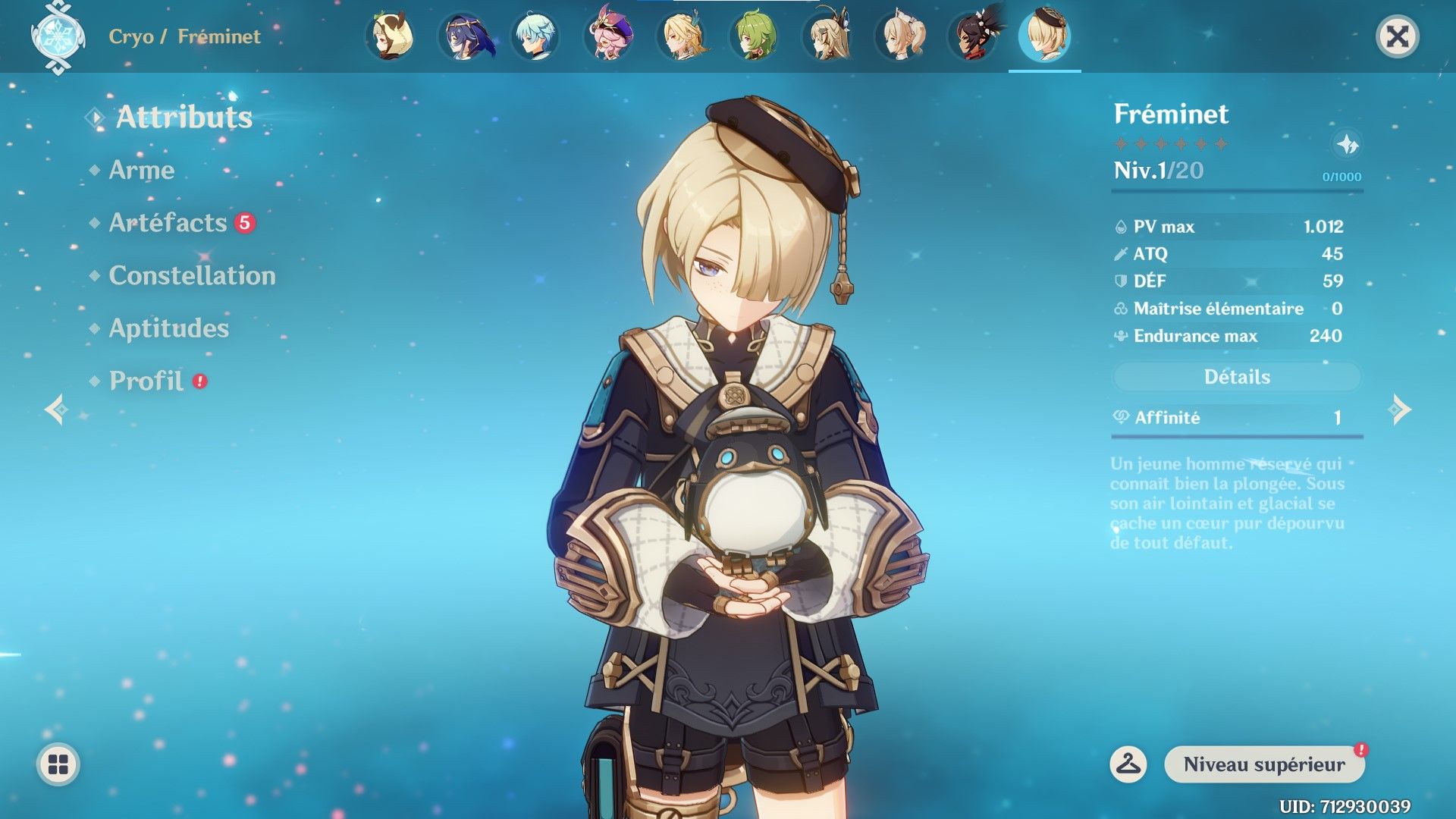Close the character screen
Screen dimensions: 1456x819
click(1397, 36)
